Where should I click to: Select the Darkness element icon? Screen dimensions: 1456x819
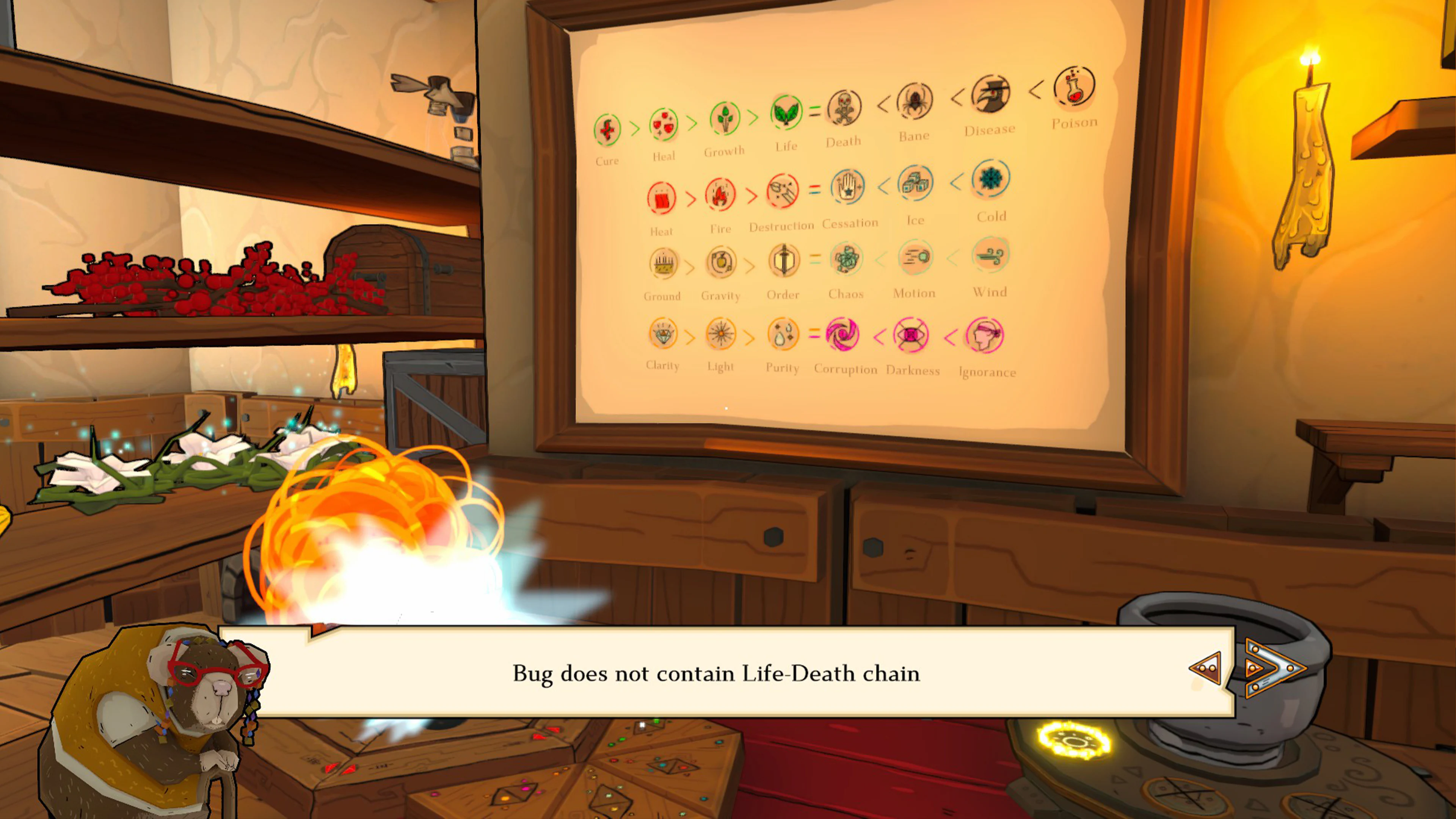pos(912,335)
